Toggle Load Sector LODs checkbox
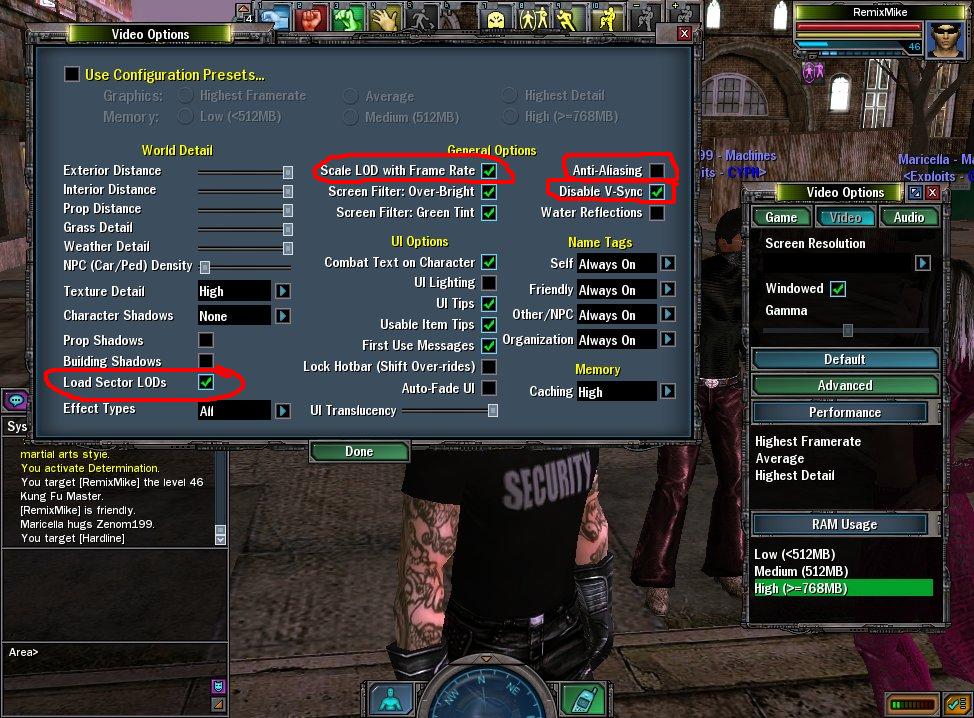Viewport: 974px width, 718px height. coord(206,383)
